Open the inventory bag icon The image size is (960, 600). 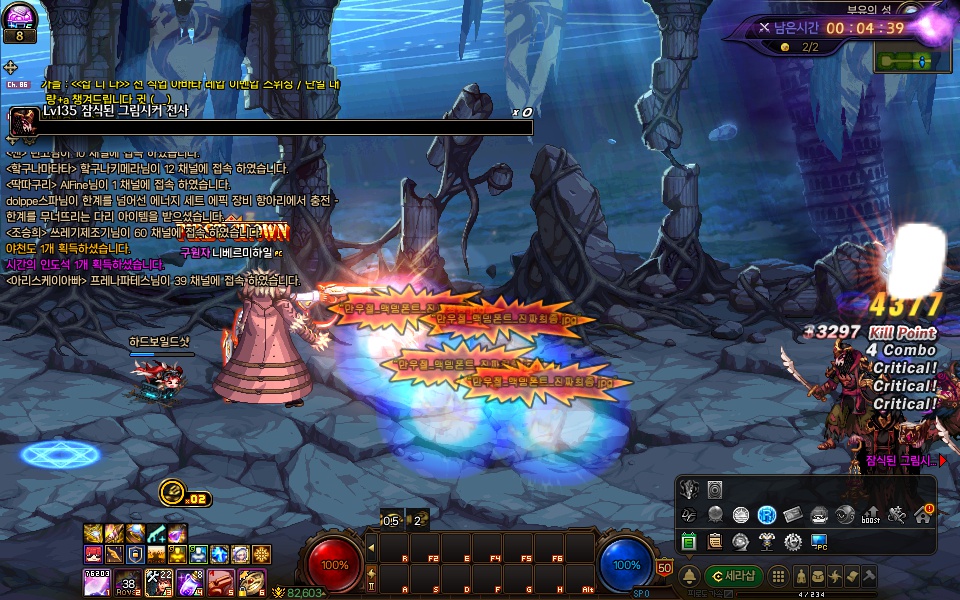pyautogui.click(x=819, y=577)
